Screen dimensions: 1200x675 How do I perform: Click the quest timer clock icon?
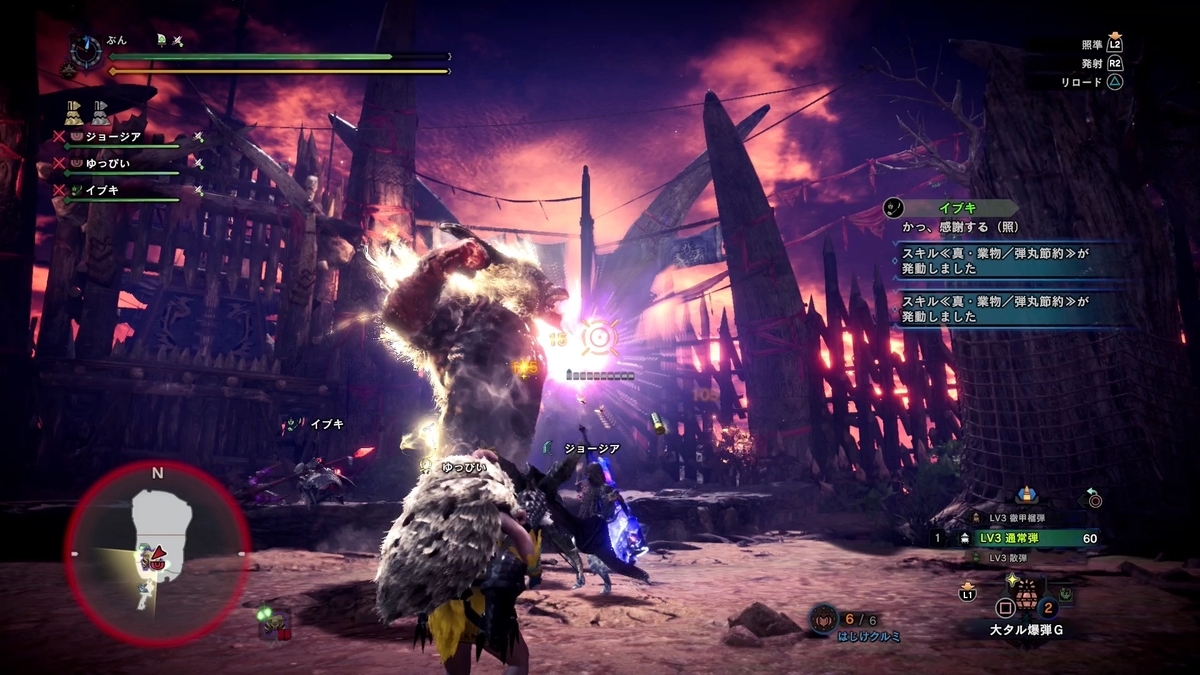(86, 50)
